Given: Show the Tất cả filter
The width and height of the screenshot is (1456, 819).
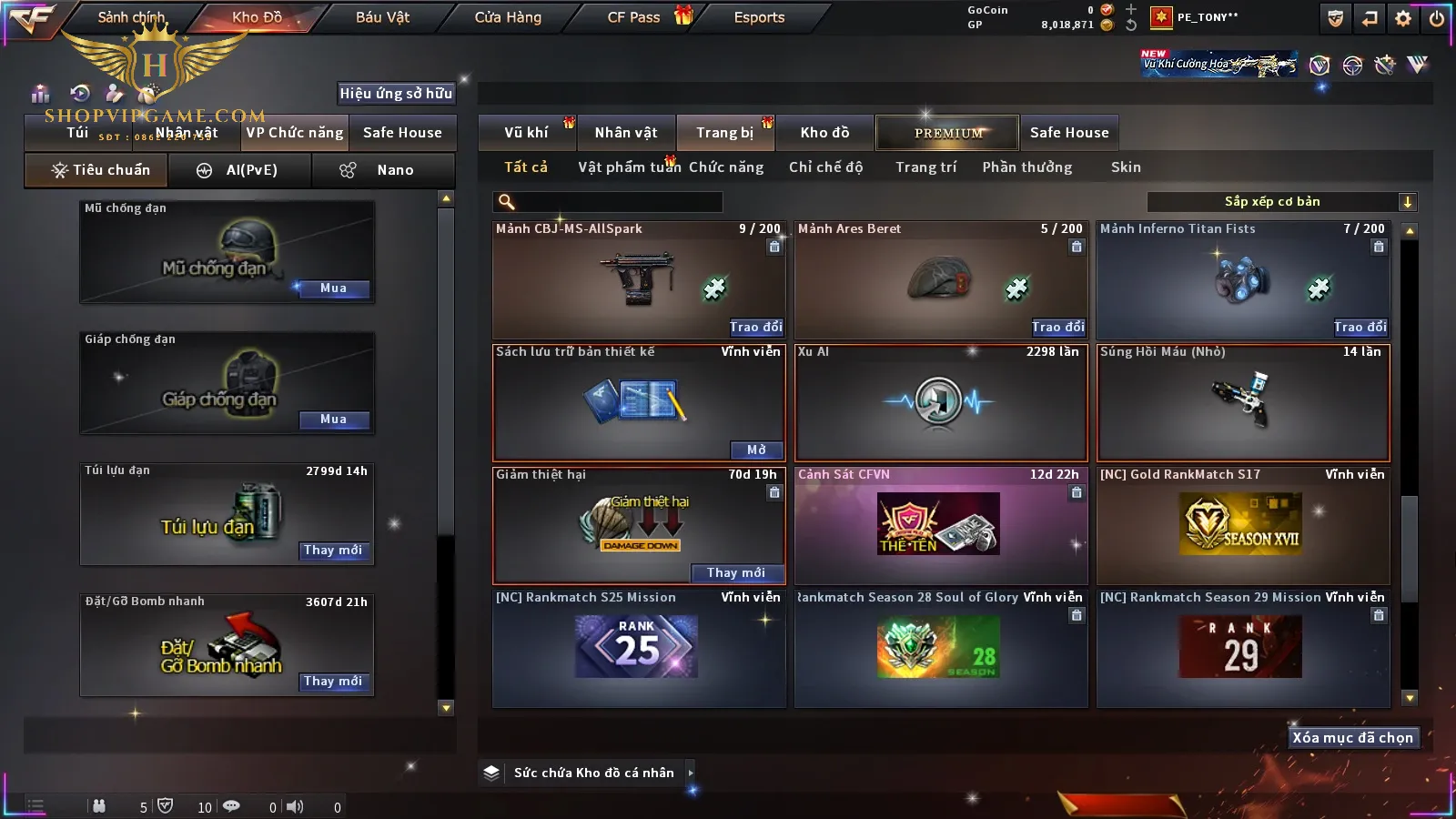Looking at the screenshot, I should (526, 167).
